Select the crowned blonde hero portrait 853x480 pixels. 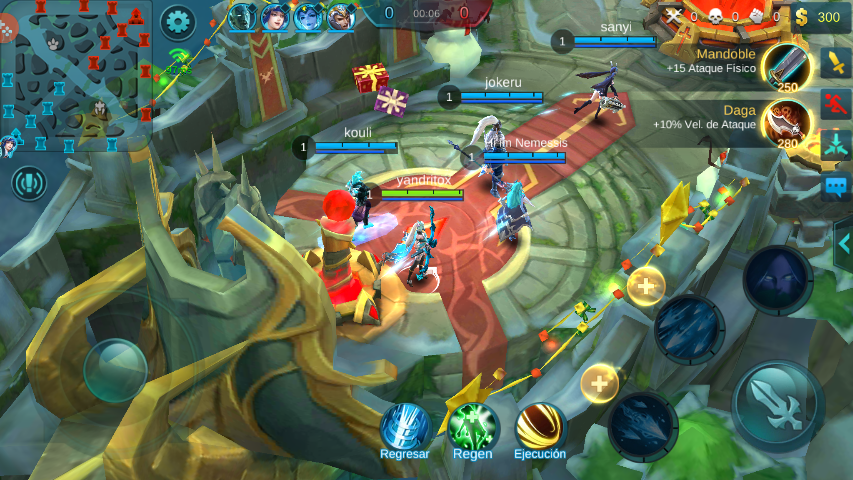(340, 17)
